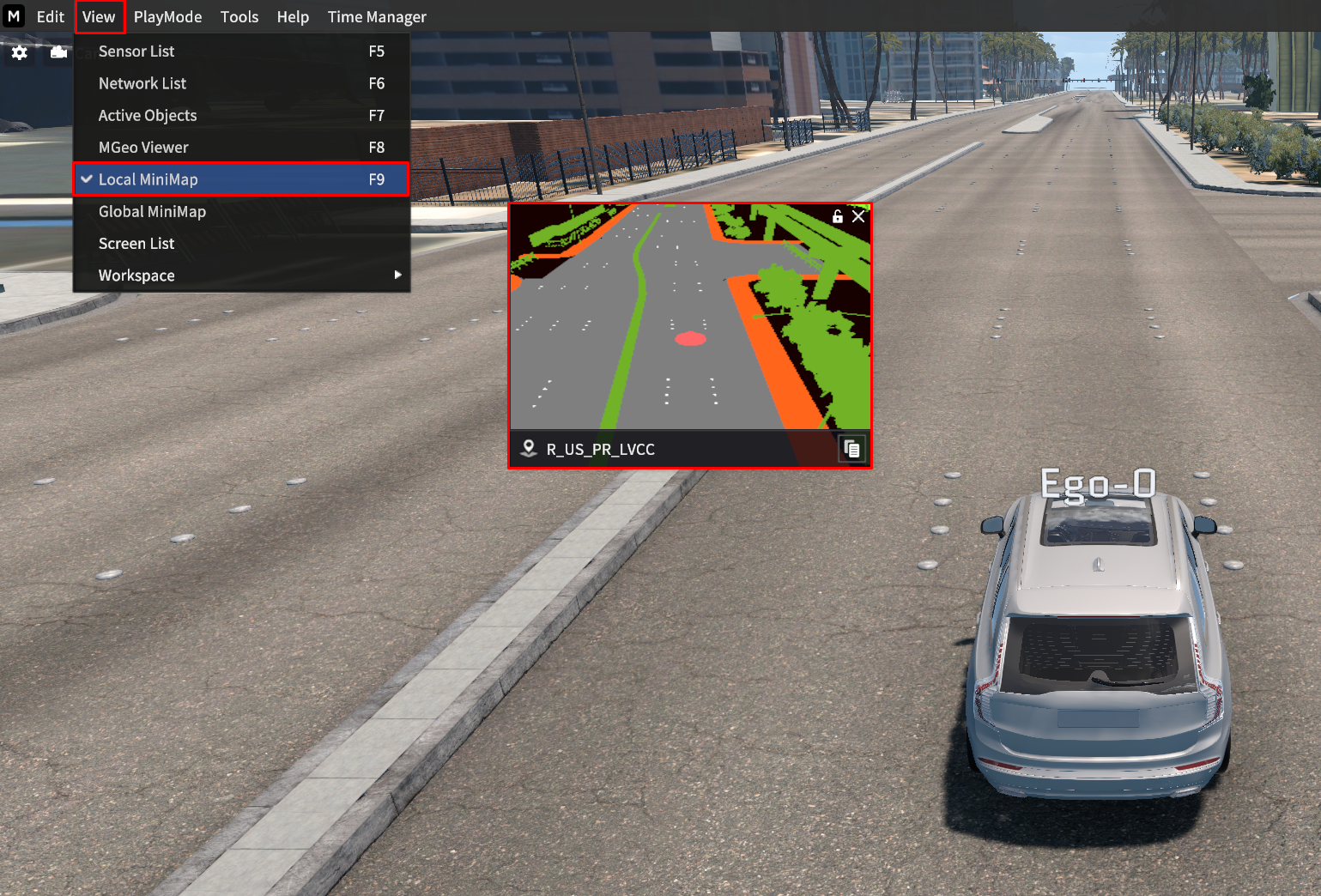The image size is (1321, 896).
Task: Open the Help menu
Action: 293,17
